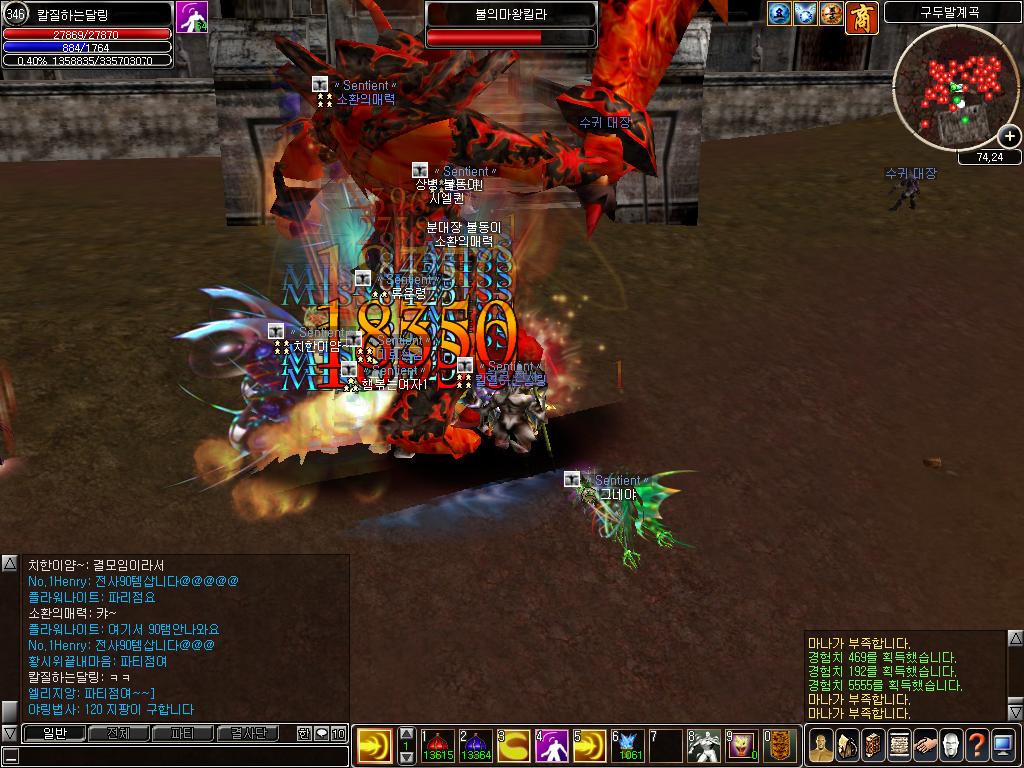Use the blue potion in slot 2
Viewport: 1024px width, 768px height.
click(x=475, y=744)
